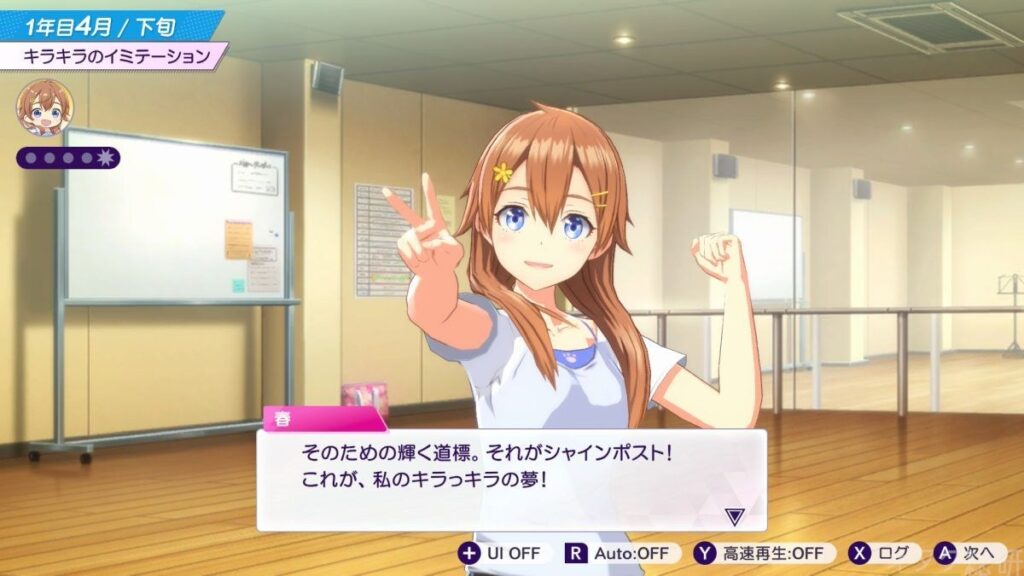Click the dialogue advance triangle arrow

coord(735,516)
